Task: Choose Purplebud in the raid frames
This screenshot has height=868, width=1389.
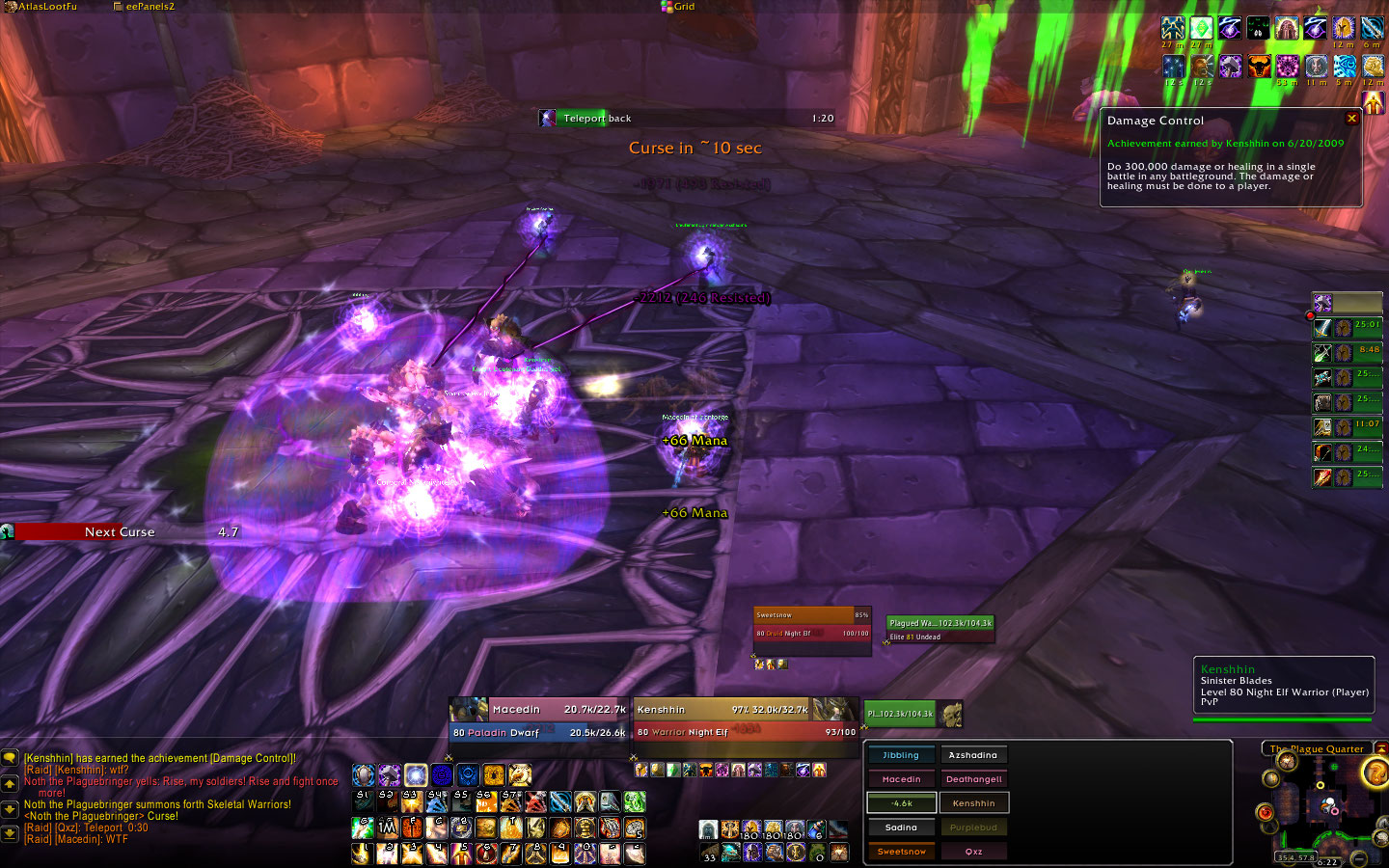Action: [x=973, y=827]
